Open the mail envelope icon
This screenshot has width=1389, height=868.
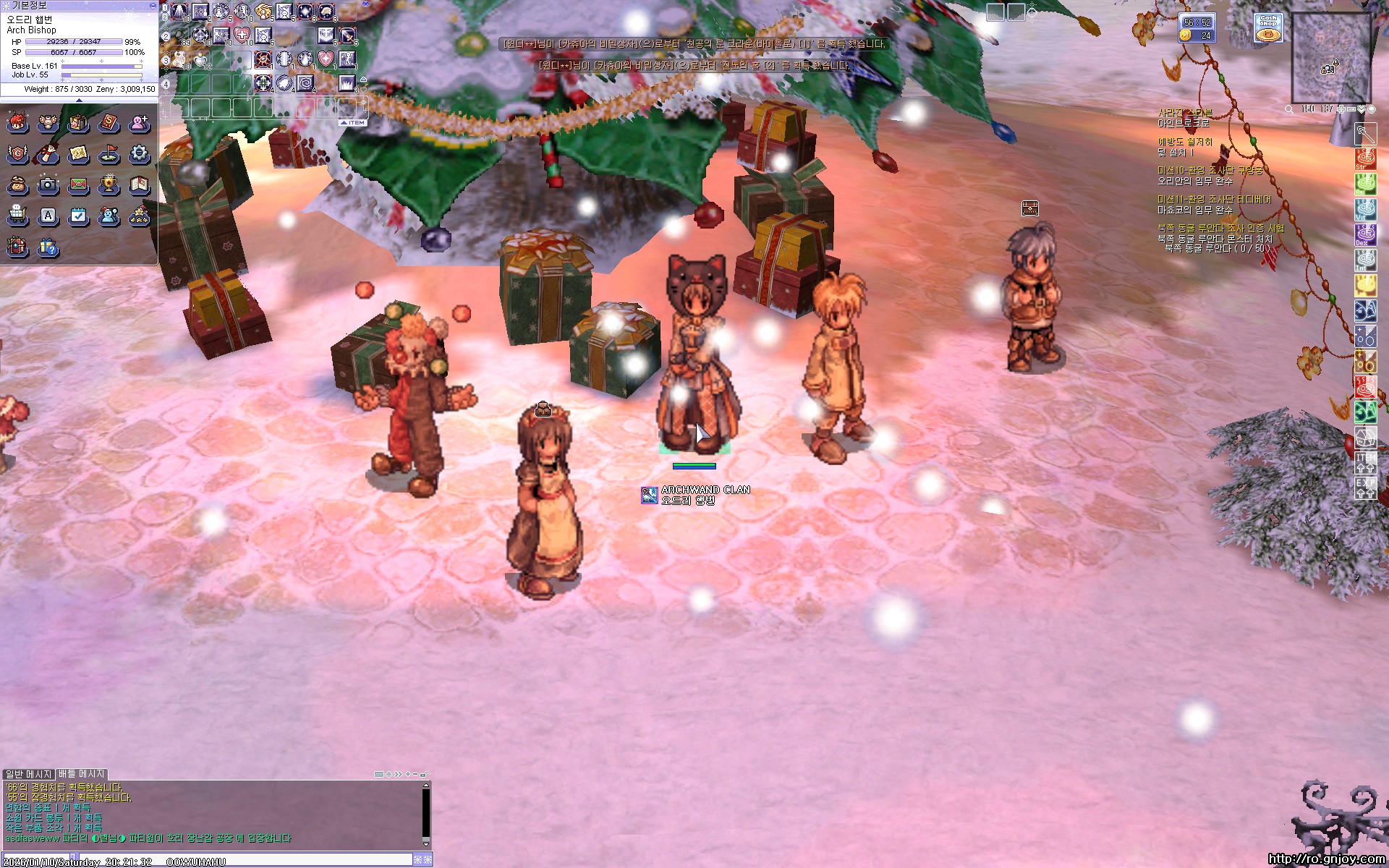79,185
